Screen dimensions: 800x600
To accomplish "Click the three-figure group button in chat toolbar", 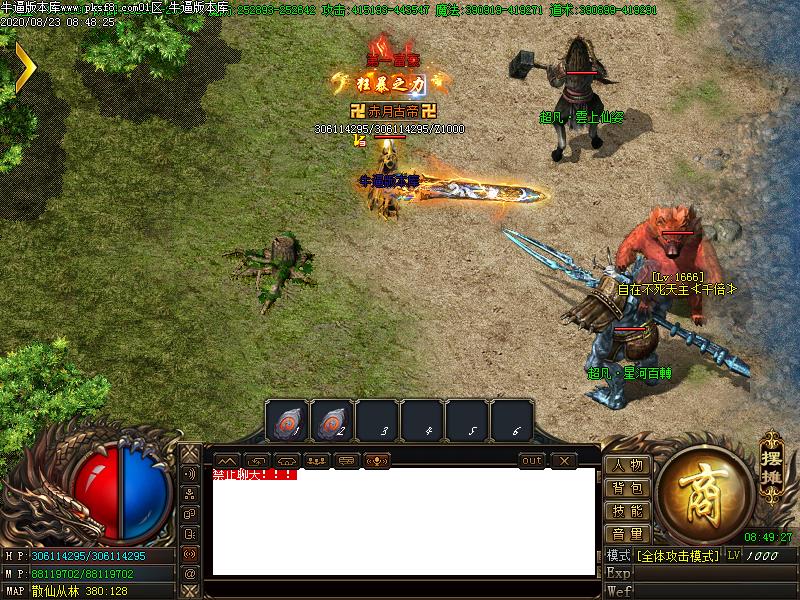I will (x=318, y=461).
